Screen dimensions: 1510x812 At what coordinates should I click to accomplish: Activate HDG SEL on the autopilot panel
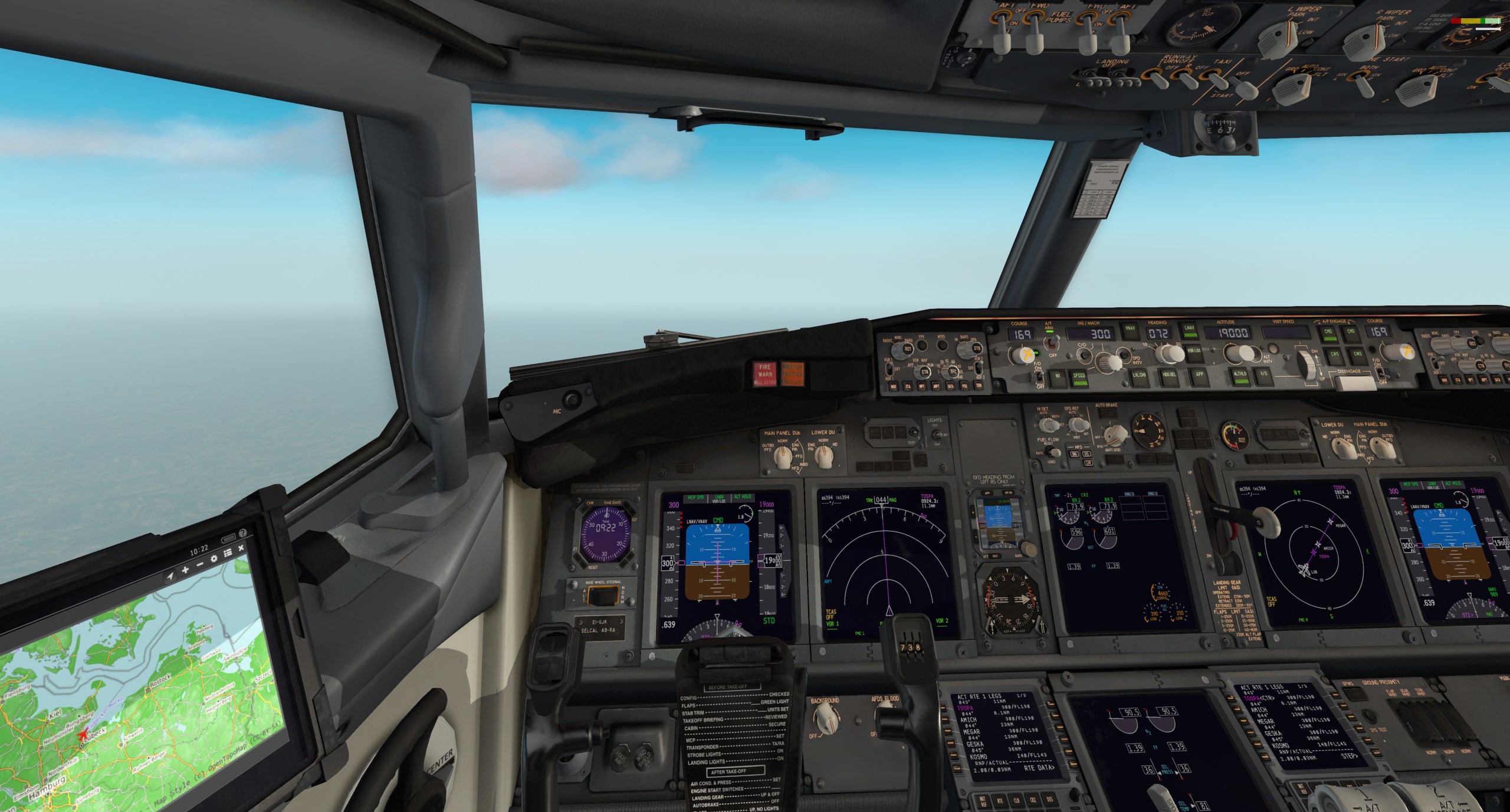coord(1169,376)
